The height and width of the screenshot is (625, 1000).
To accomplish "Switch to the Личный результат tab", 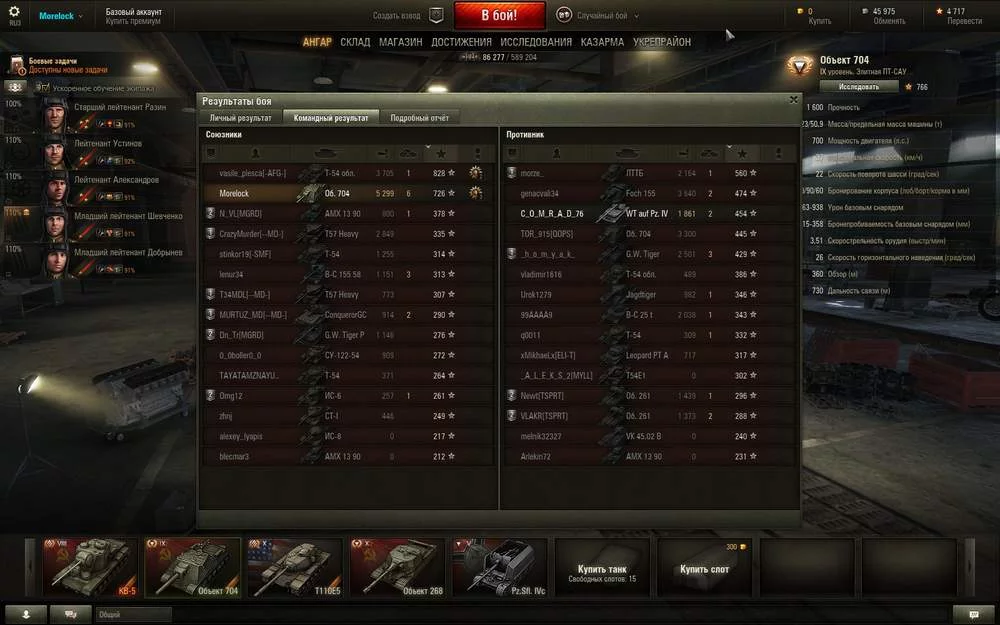I will [x=241, y=118].
